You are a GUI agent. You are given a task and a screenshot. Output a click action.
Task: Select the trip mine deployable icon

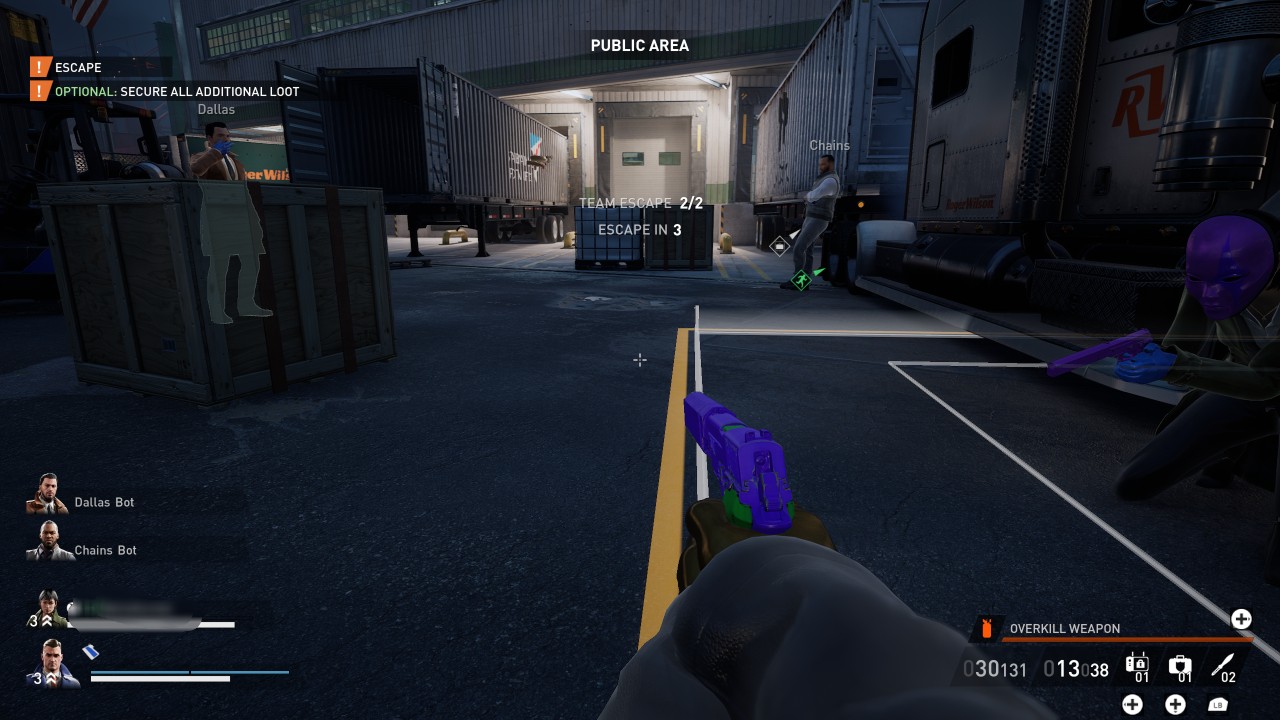click(1137, 663)
